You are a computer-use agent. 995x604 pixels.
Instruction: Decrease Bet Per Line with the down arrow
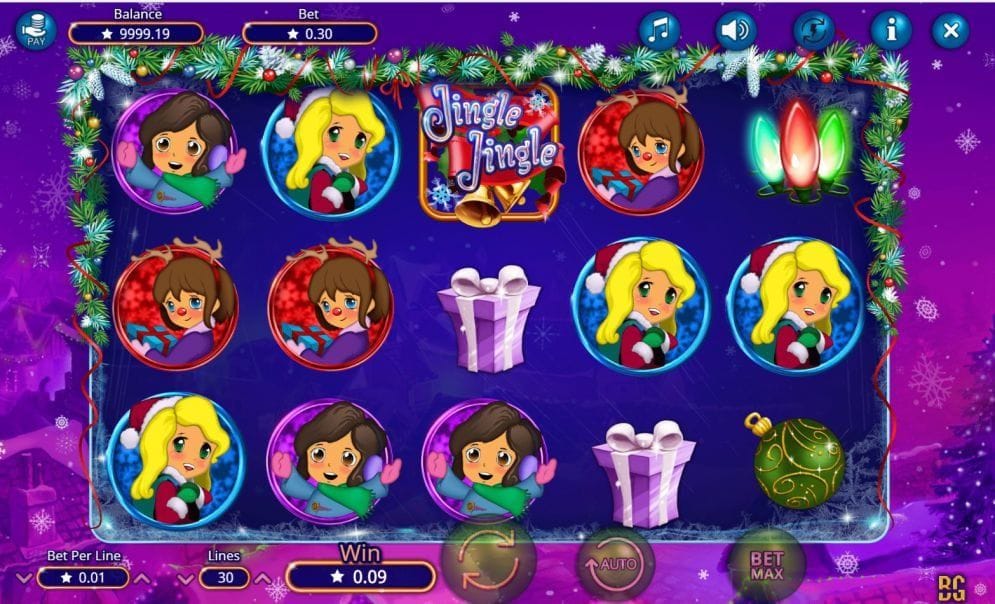pyautogui.click(x=24, y=579)
